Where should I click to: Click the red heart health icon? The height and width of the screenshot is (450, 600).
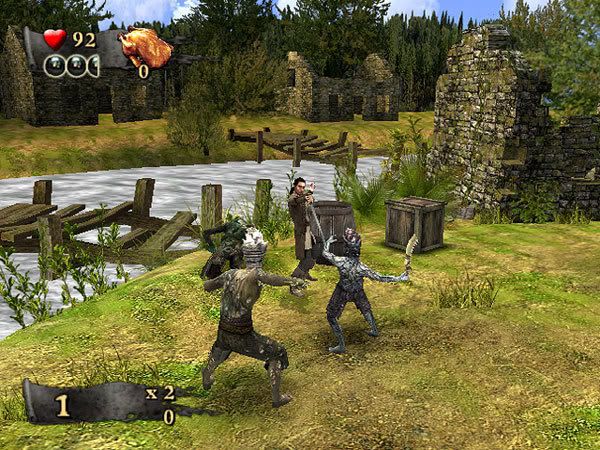pyautogui.click(x=54, y=40)
